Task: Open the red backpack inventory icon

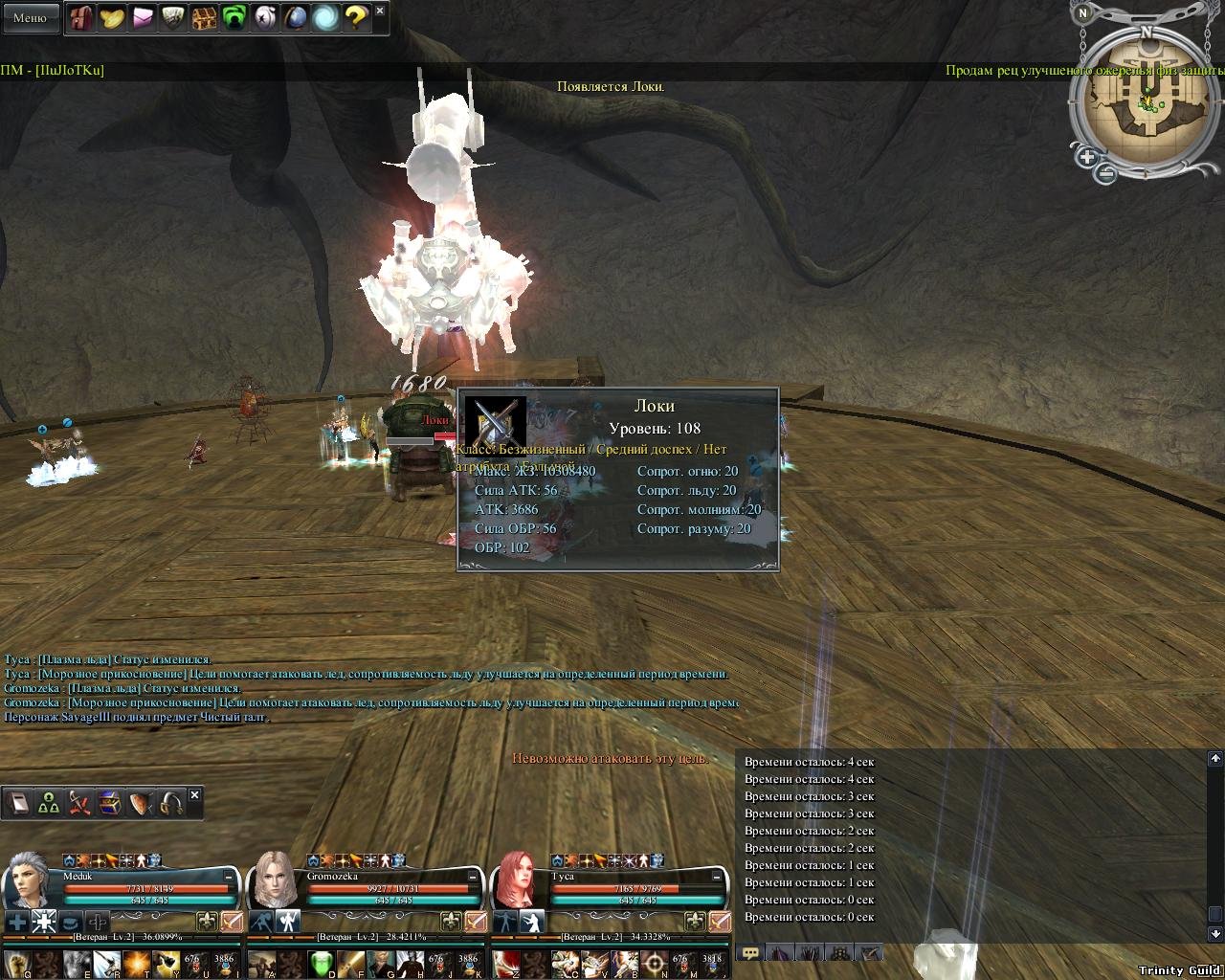Action: pos(81,18)
